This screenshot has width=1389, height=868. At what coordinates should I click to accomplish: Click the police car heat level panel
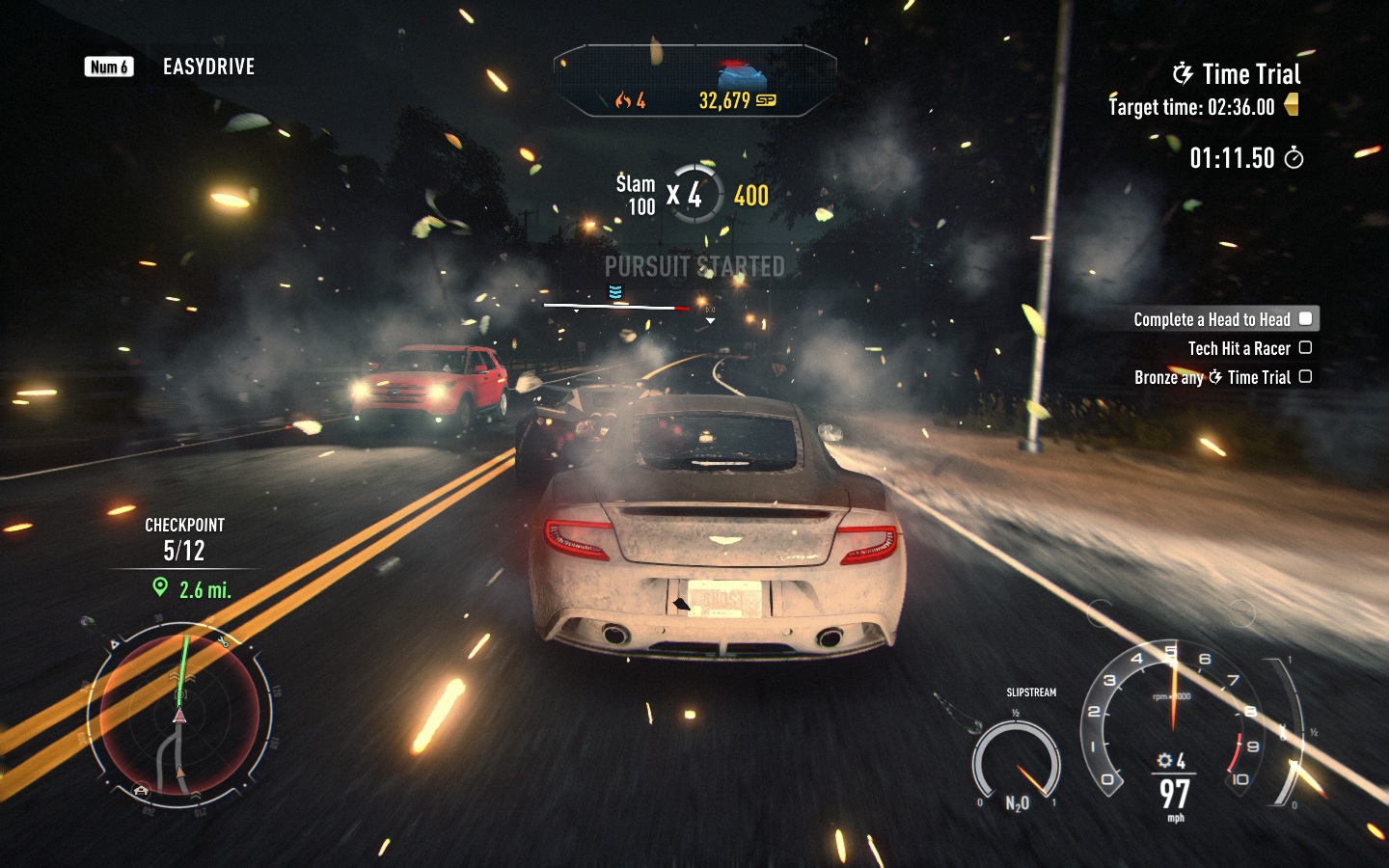(x=694, y=82)
